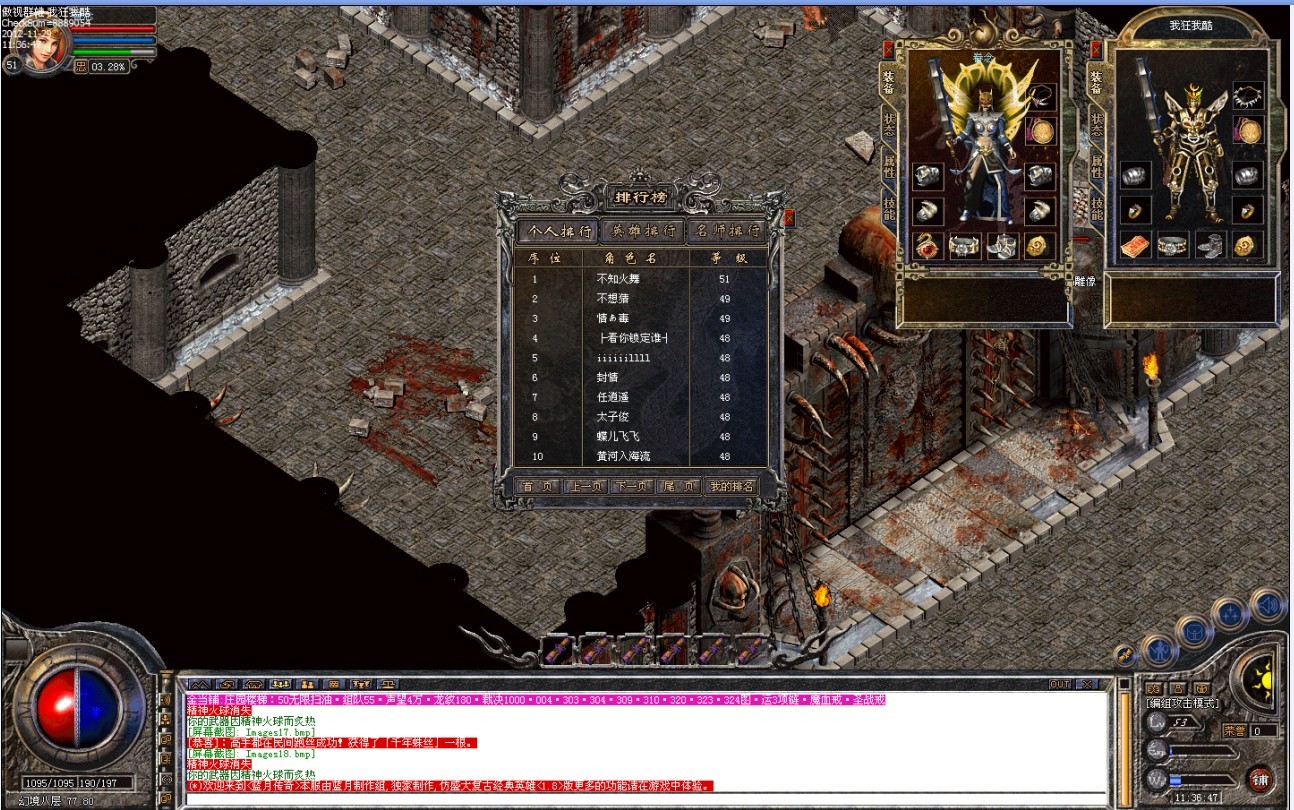Choose the 黄河入海流 ranking row
1294x810 pixels.
[640, 456]
